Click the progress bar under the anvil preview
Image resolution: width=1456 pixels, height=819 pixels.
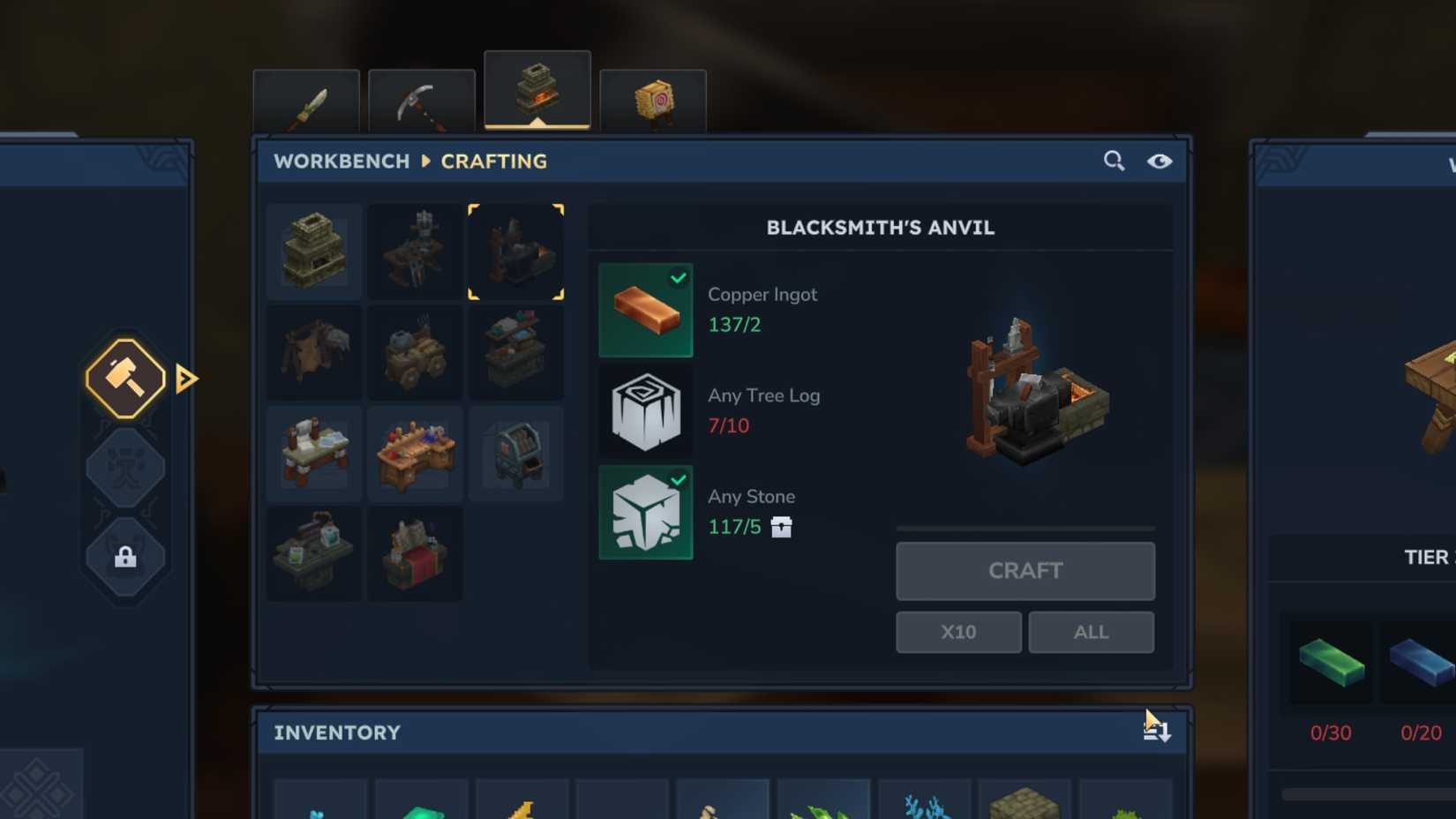[x=1024, y=527]
